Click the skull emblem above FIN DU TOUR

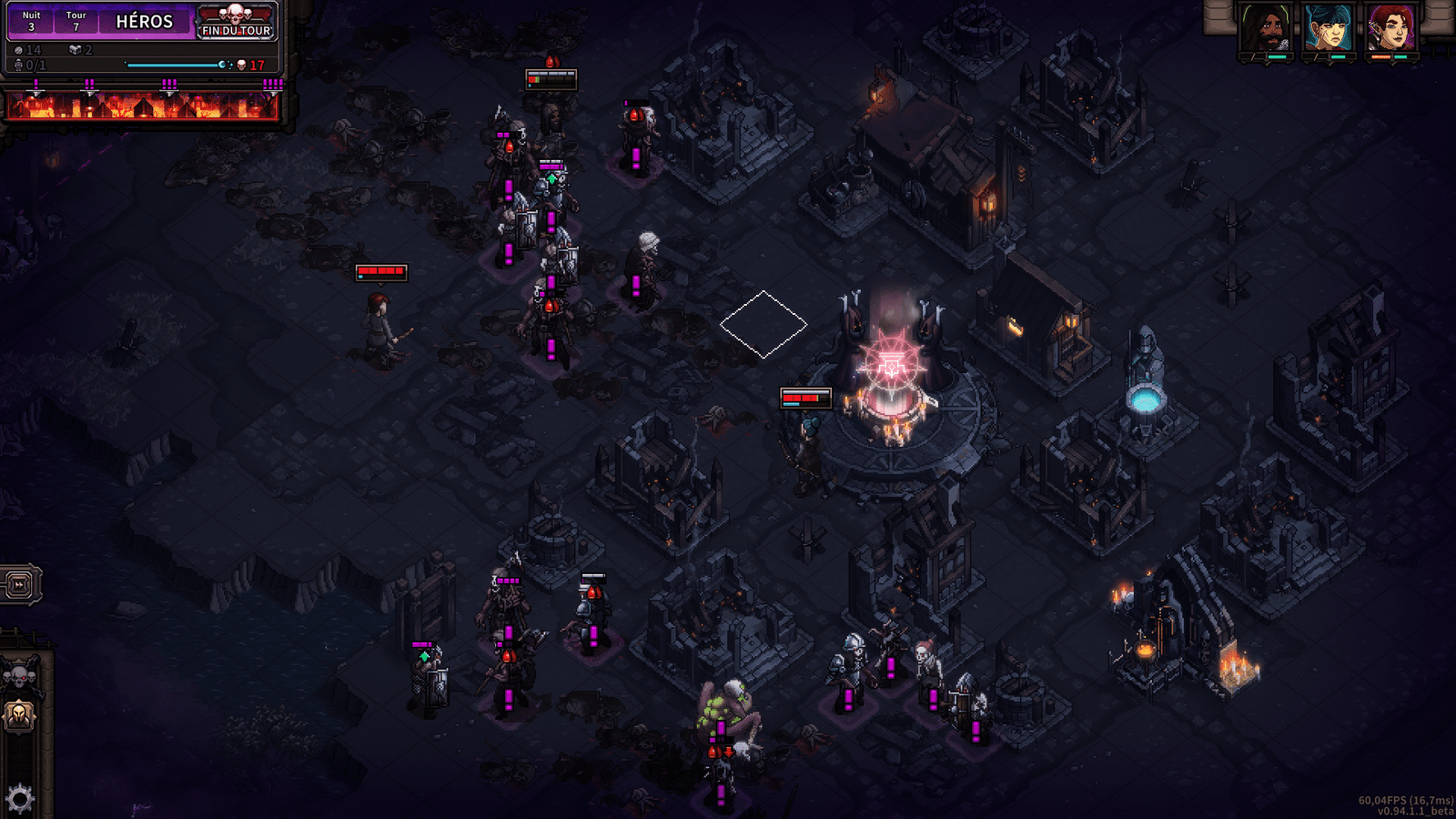pyautogui.click(x=235, y=15)
